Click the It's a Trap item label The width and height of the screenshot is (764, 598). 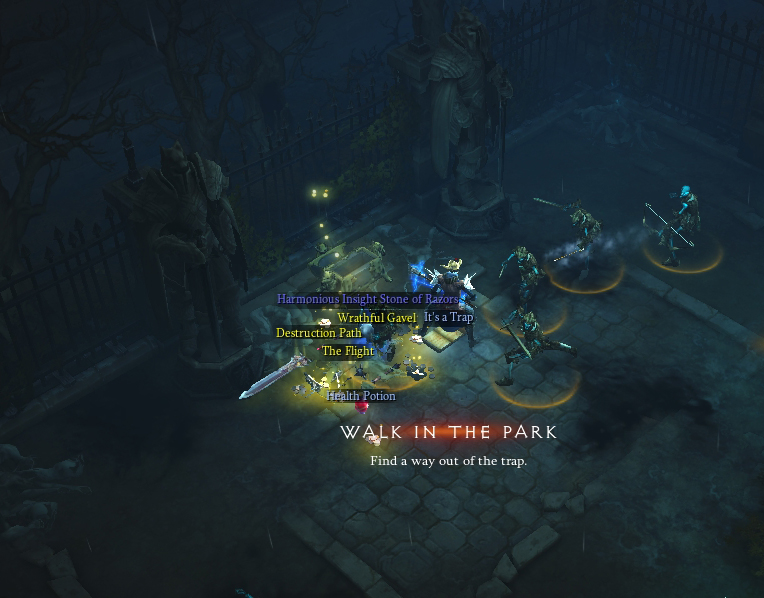pos(448,317)
